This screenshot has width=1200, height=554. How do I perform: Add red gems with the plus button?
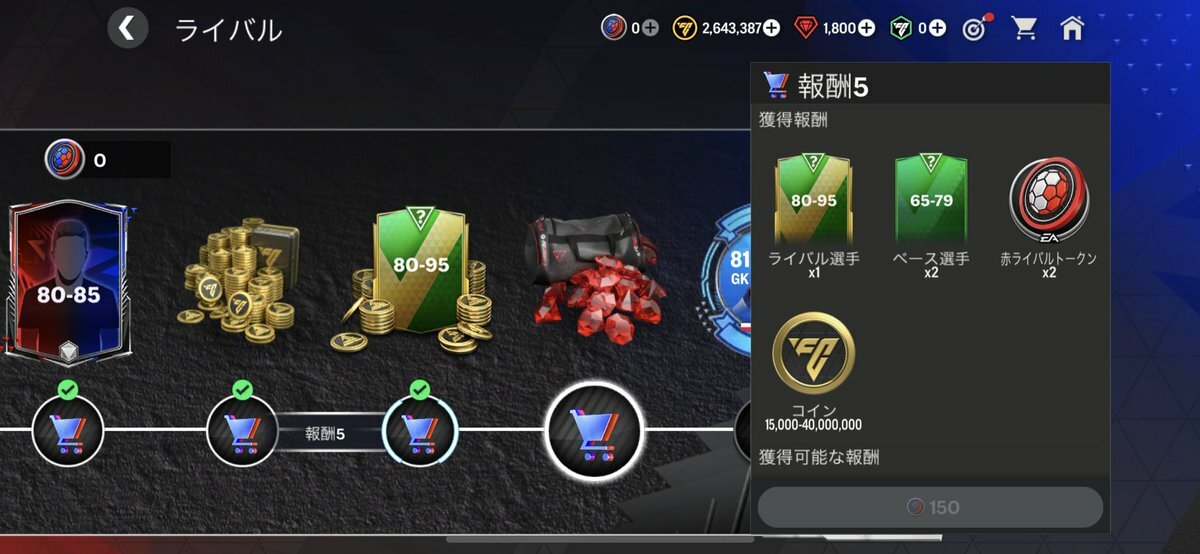pyautogui.click(x=866, y=28)
